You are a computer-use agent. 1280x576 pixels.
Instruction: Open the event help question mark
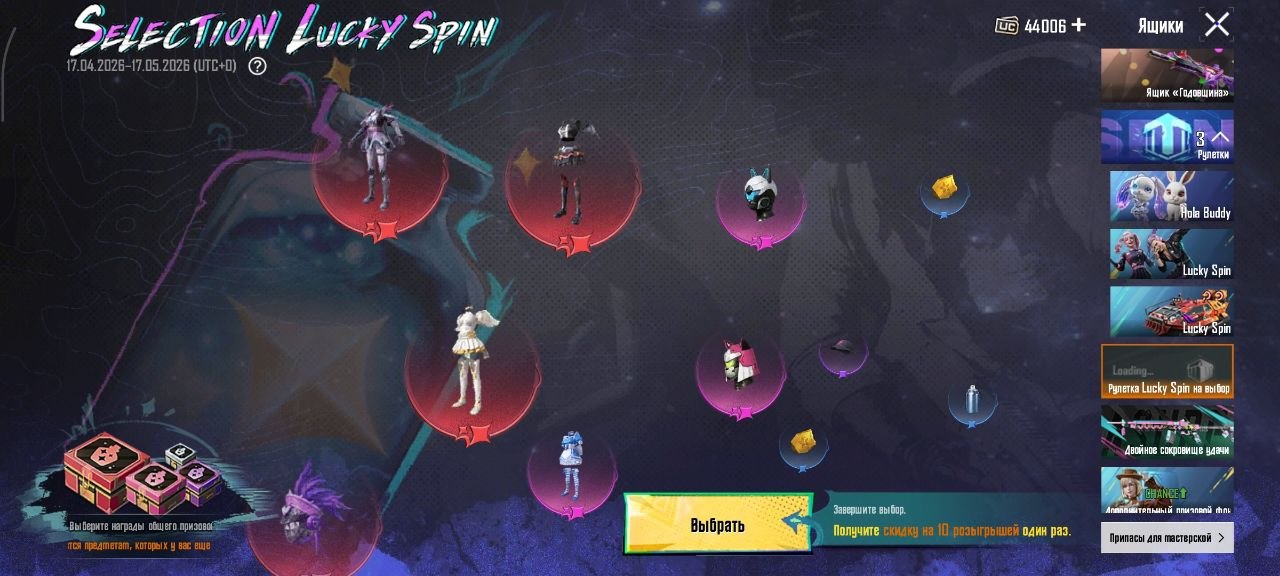pos(257,66)
